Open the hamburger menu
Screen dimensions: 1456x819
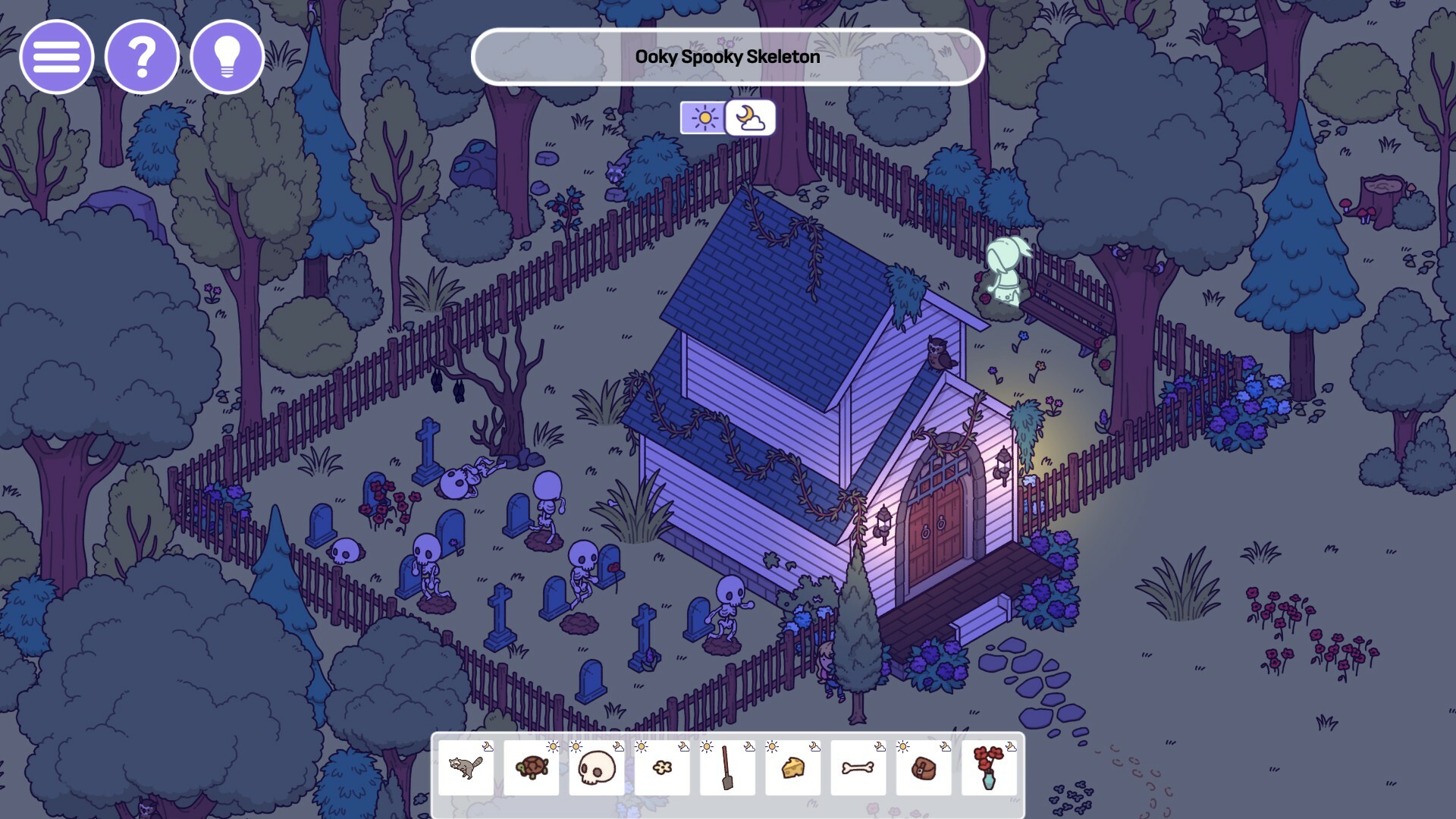(57, 56)
